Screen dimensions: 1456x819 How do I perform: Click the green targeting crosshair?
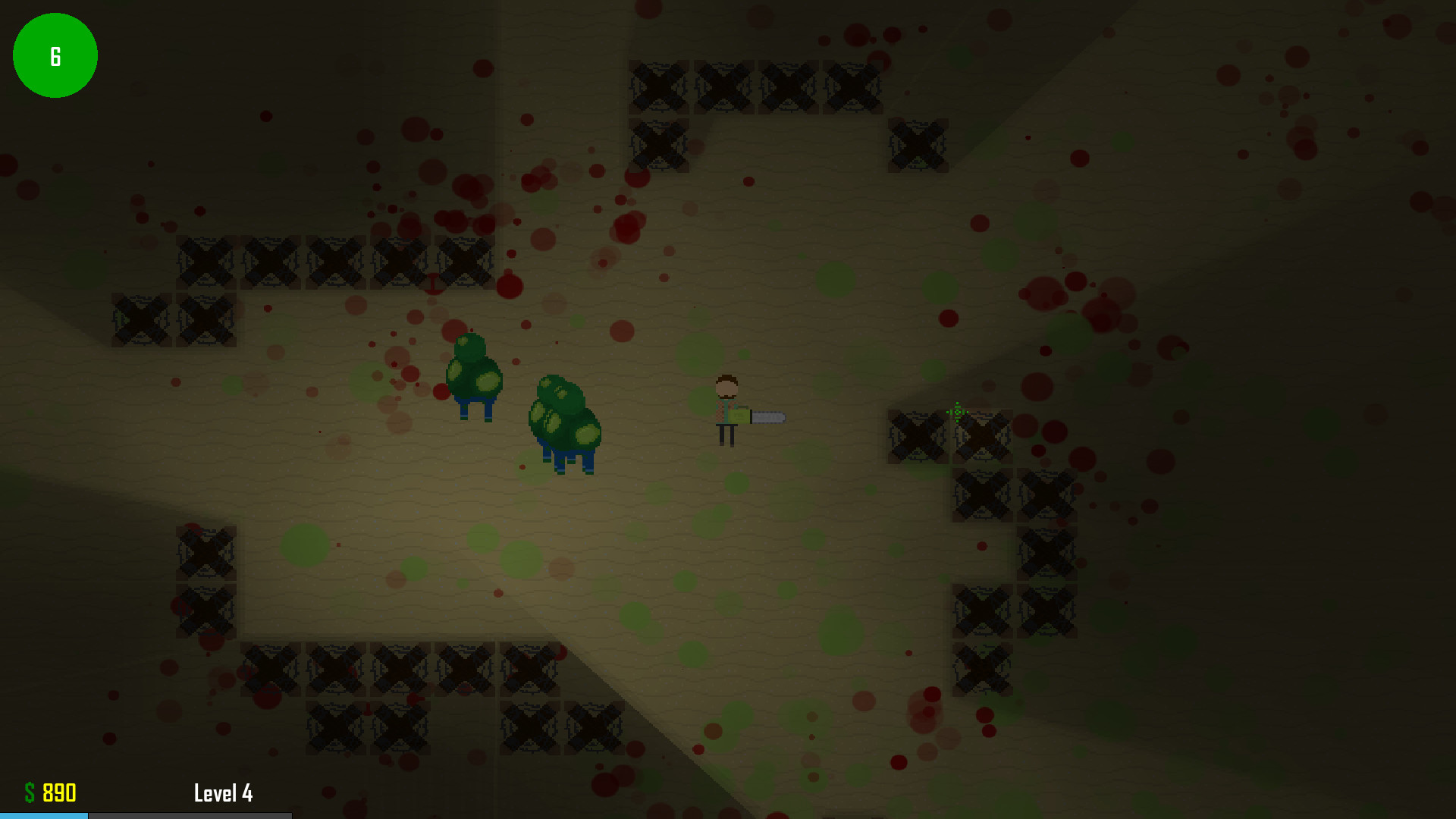(x=957, y=413)
